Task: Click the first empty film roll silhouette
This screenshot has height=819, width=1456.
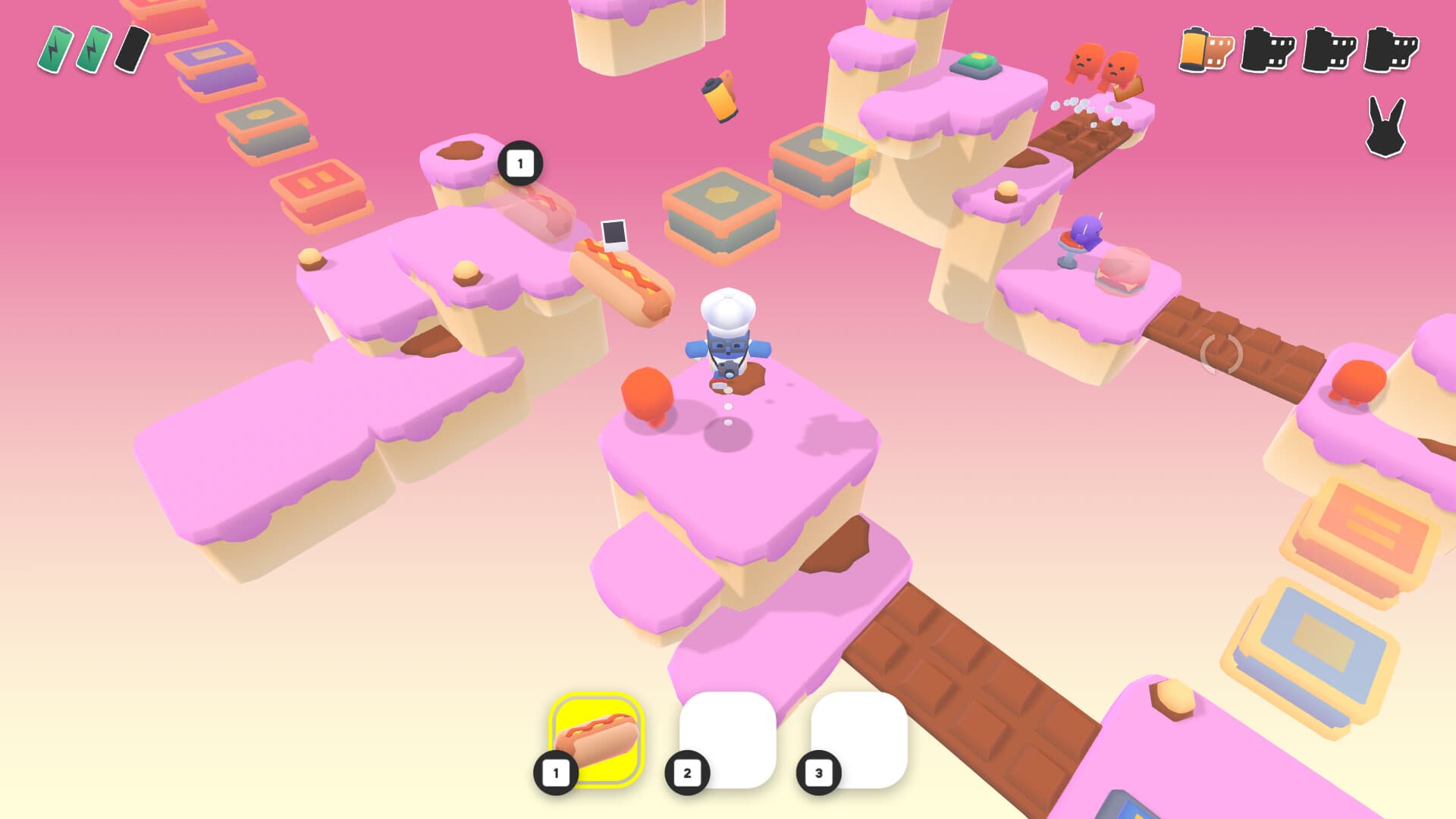Action: (x=1269, y=53)
